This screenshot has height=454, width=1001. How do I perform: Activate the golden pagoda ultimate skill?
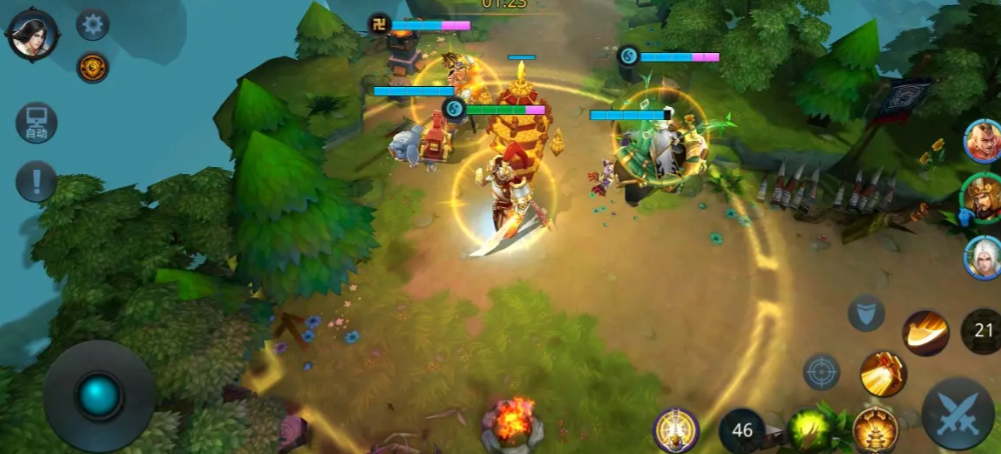875,430
